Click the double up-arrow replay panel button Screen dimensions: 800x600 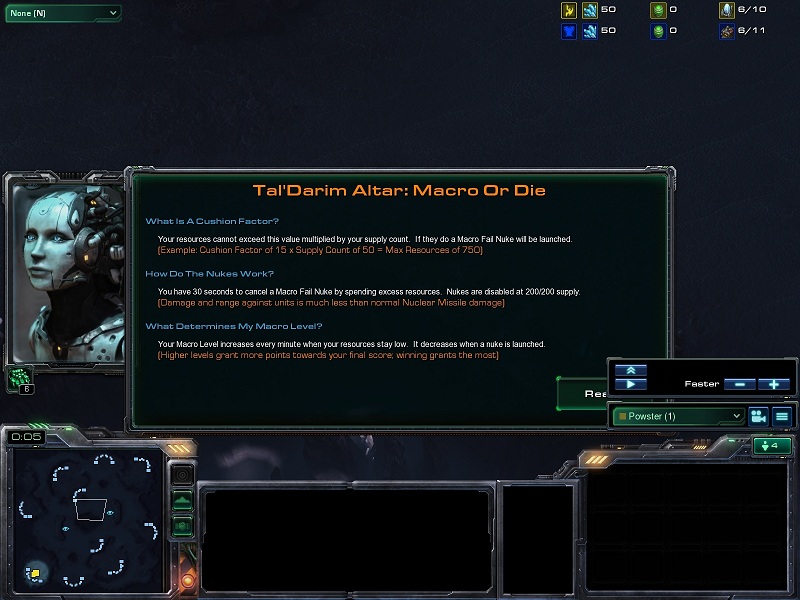click(630, 370)
